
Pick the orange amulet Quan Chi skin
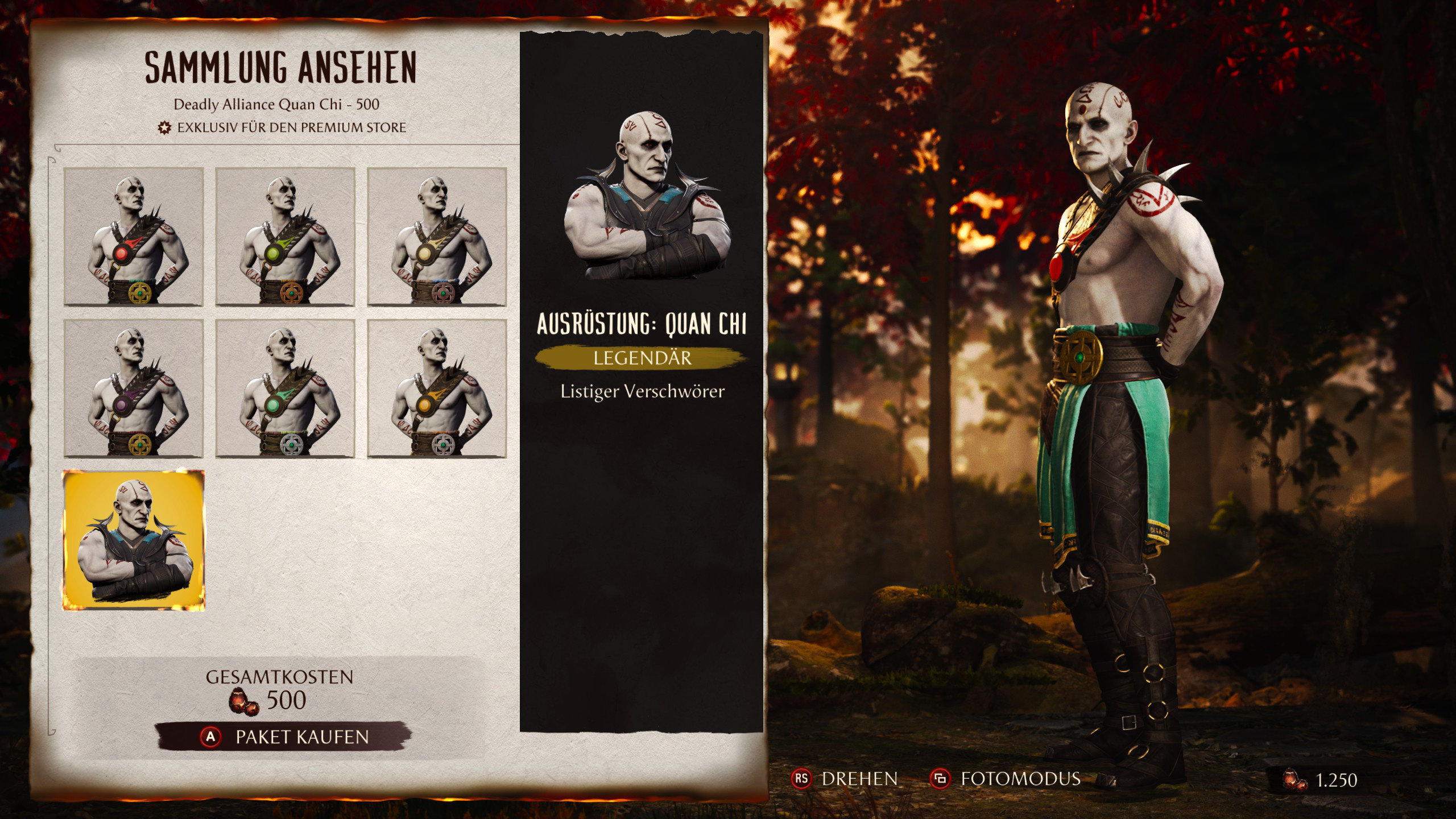point(437,388)
